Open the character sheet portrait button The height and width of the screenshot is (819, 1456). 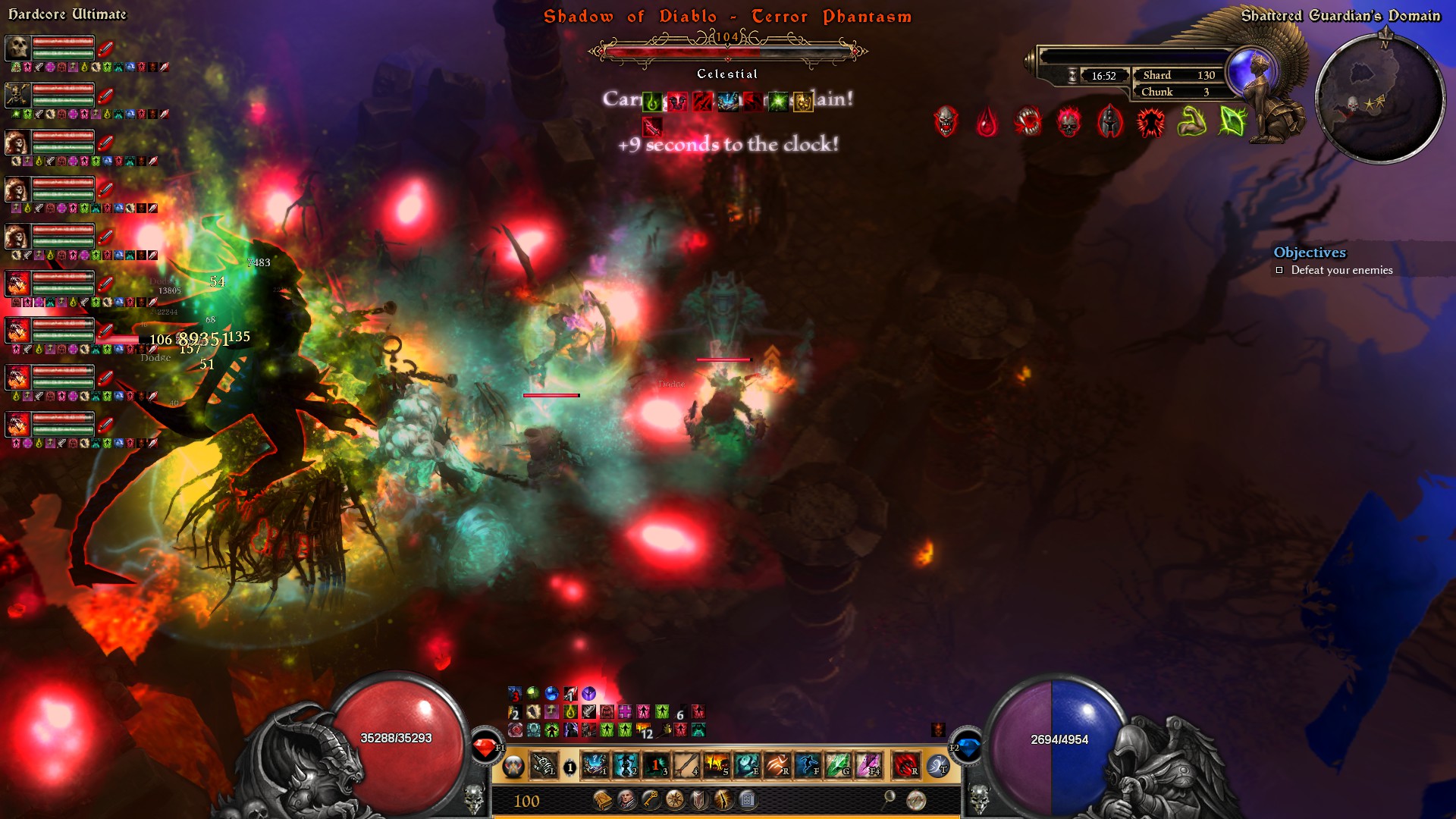tap(627, 800)
